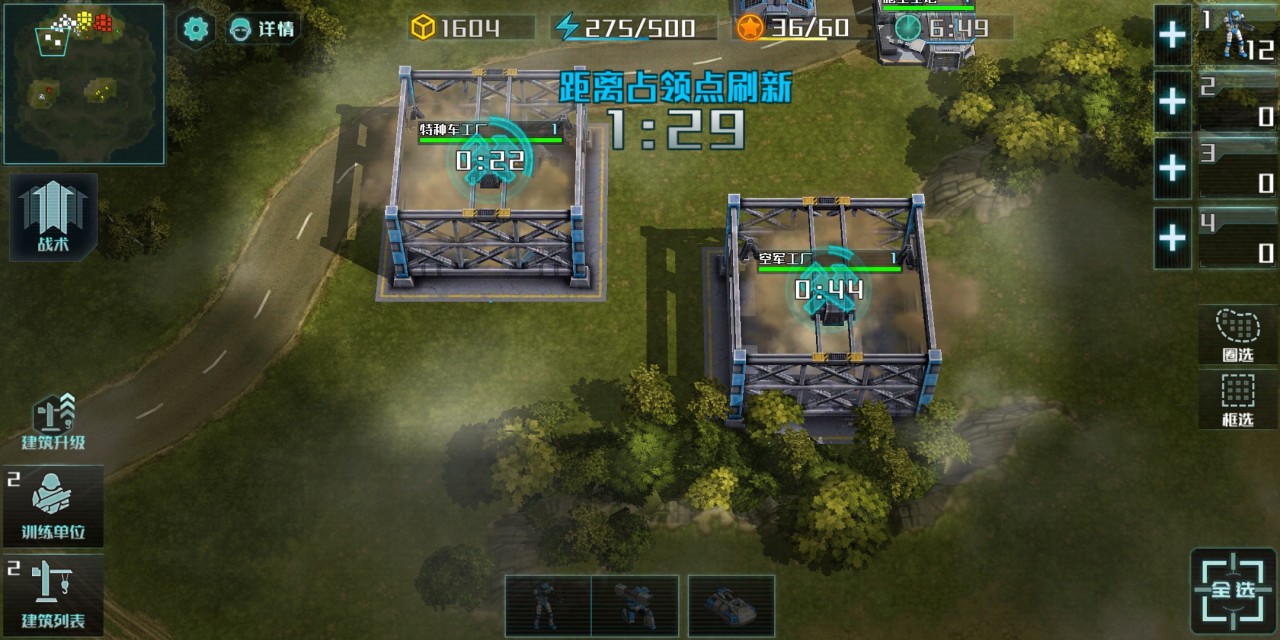
Task: Add units to squad group 3
Action: (1172, 168)
